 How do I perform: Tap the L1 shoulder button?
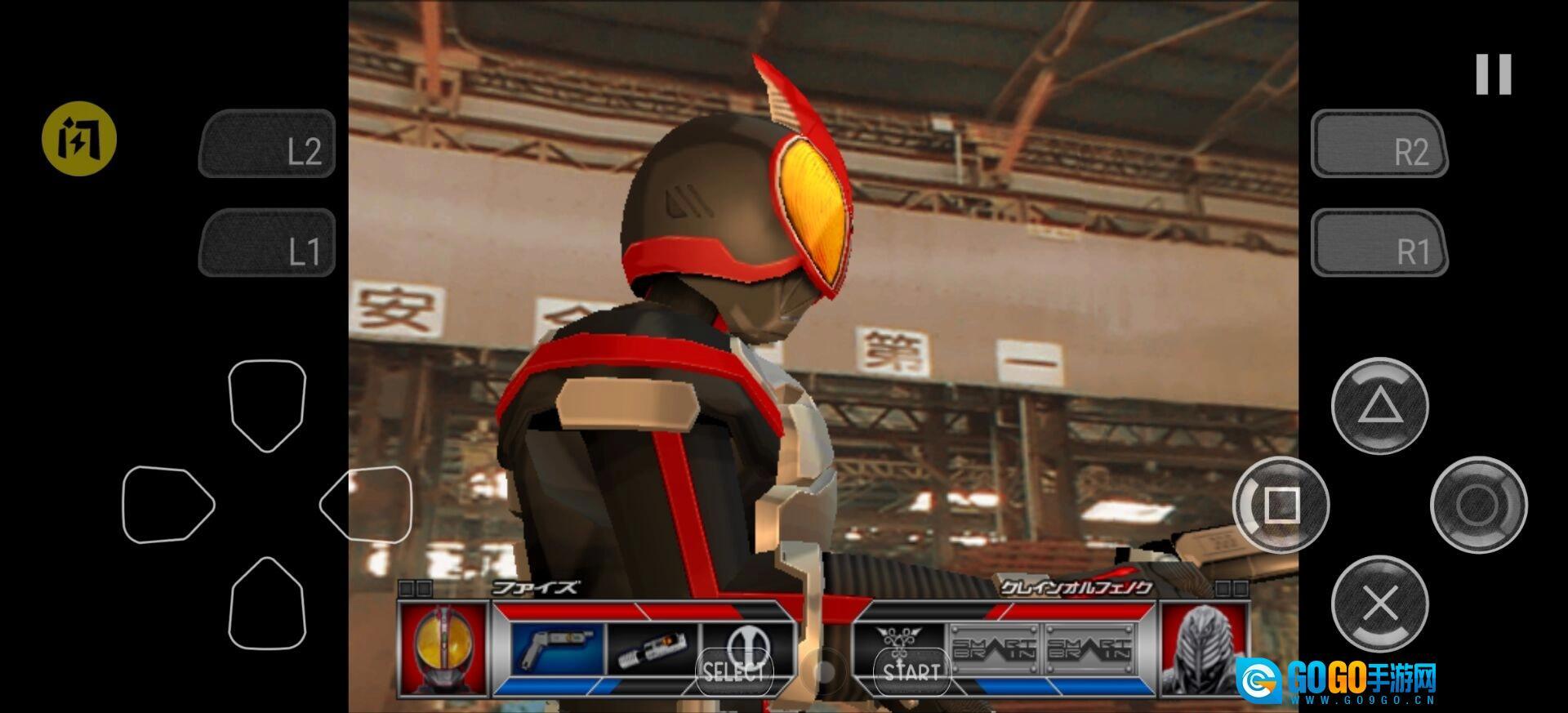(267, 243)
